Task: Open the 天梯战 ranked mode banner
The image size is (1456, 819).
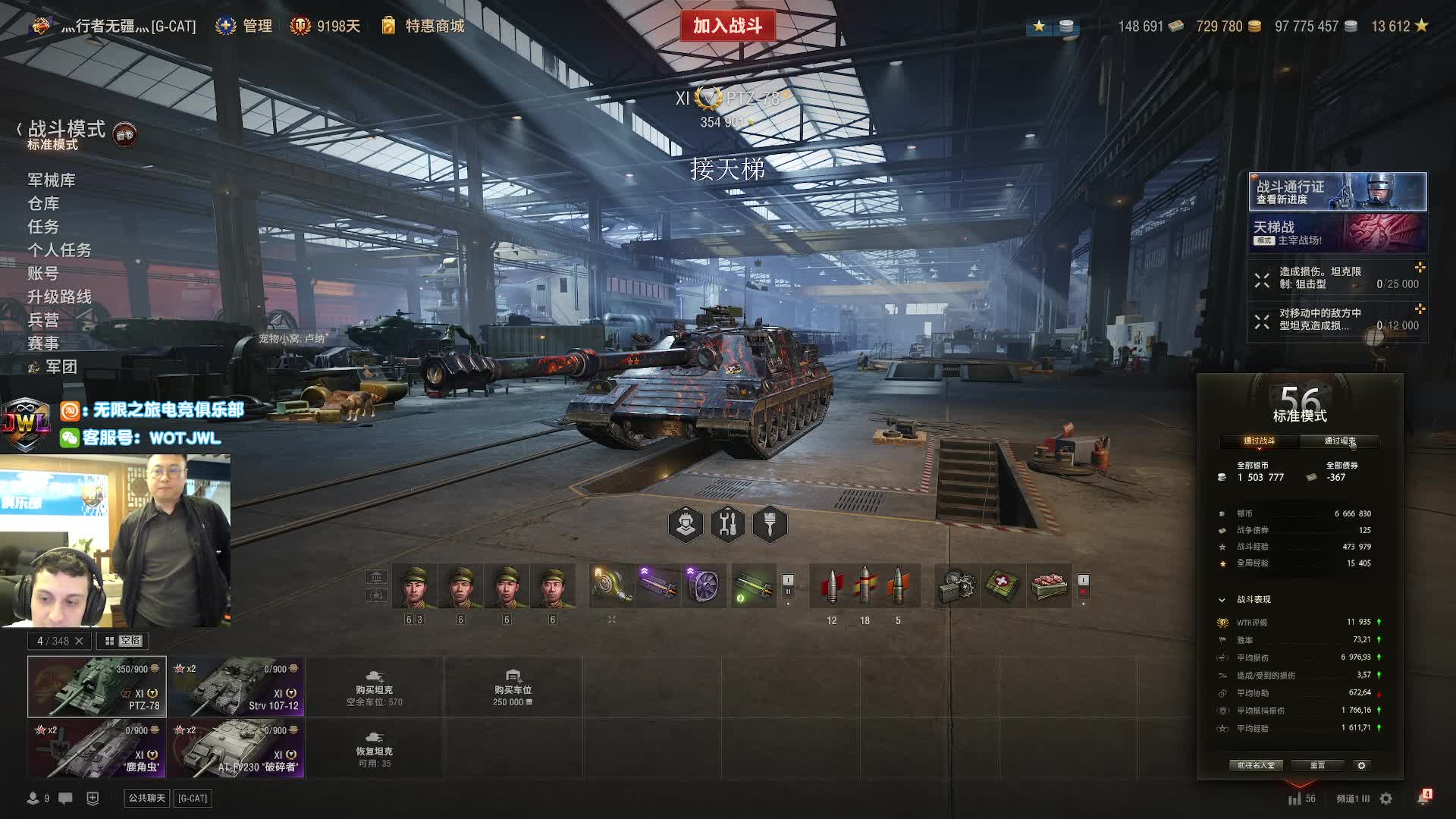Action: [x=1338, y=233]
